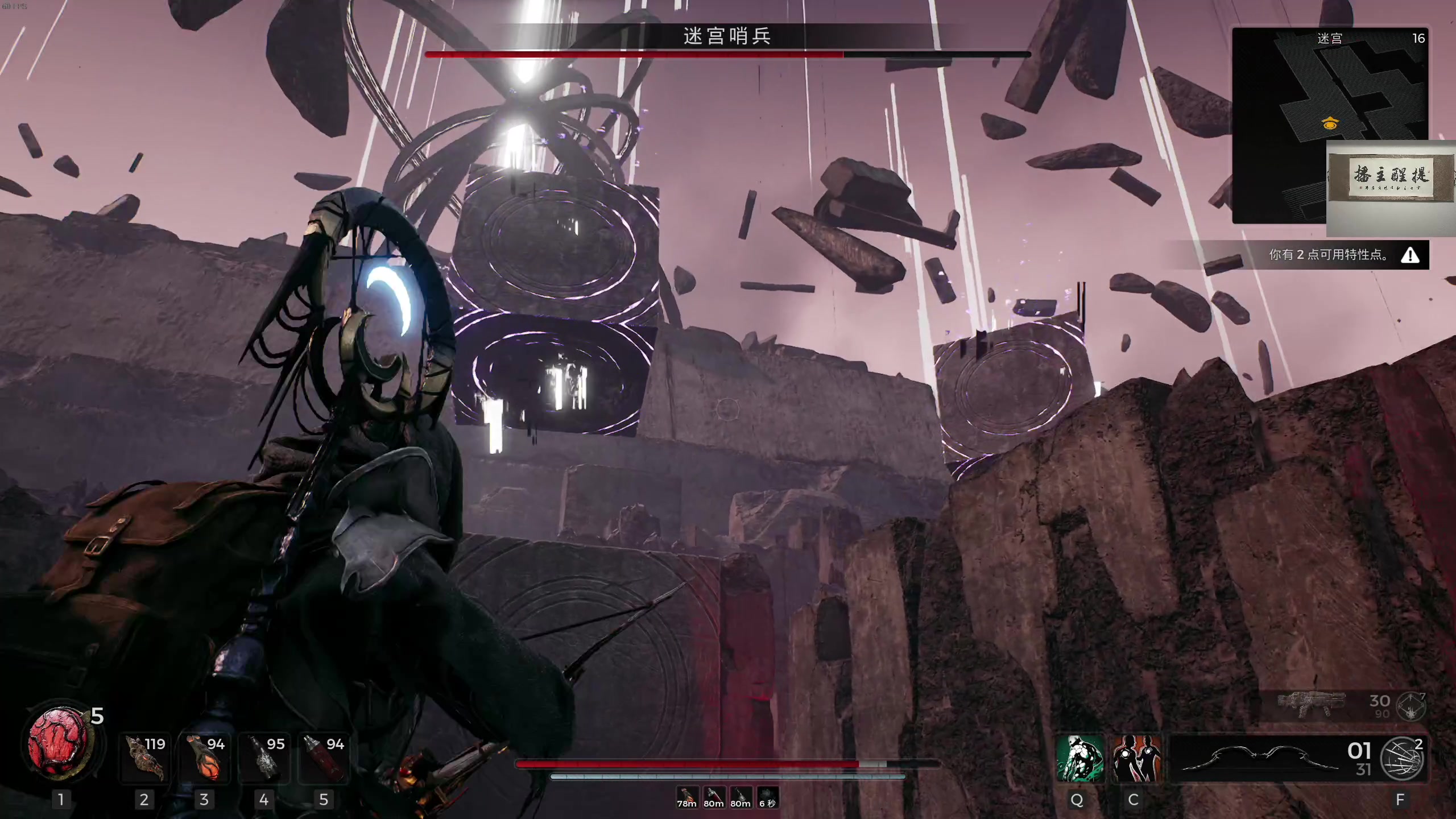Activate the orange twin silhouettes skill

pyautogui.click(x=1136, y=758)
